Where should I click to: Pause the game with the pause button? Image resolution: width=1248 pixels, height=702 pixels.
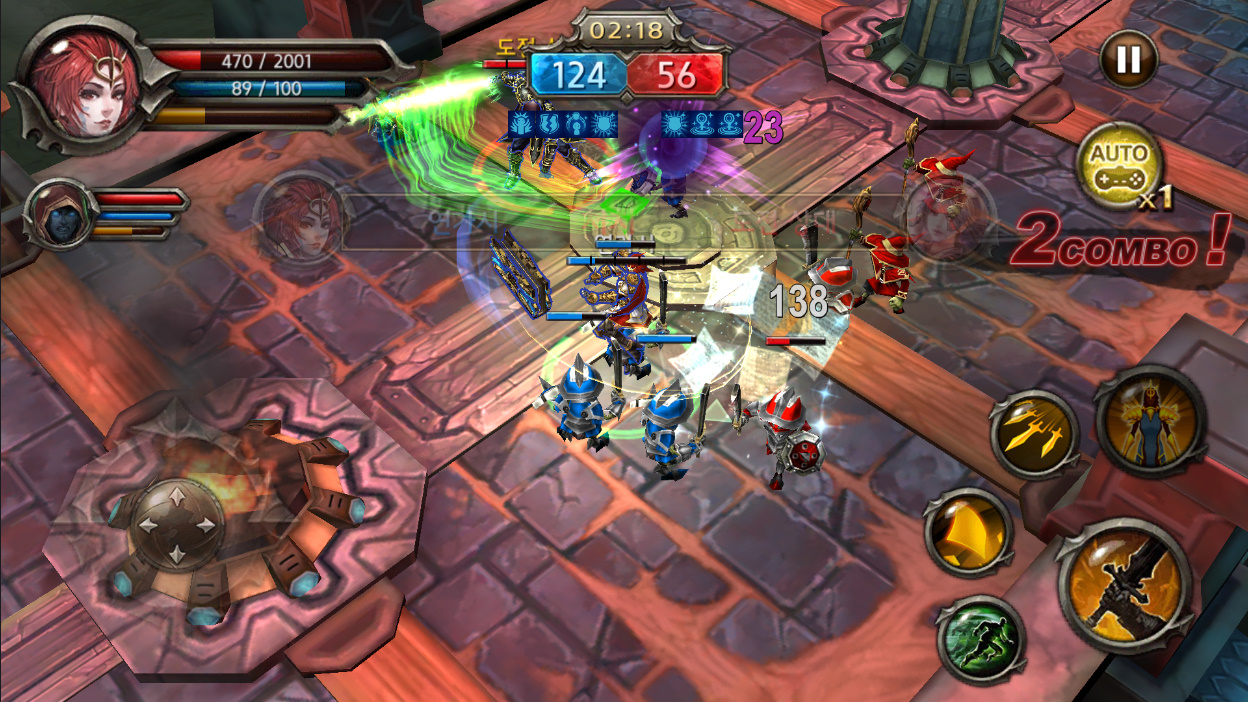(x=1128, y=60)
